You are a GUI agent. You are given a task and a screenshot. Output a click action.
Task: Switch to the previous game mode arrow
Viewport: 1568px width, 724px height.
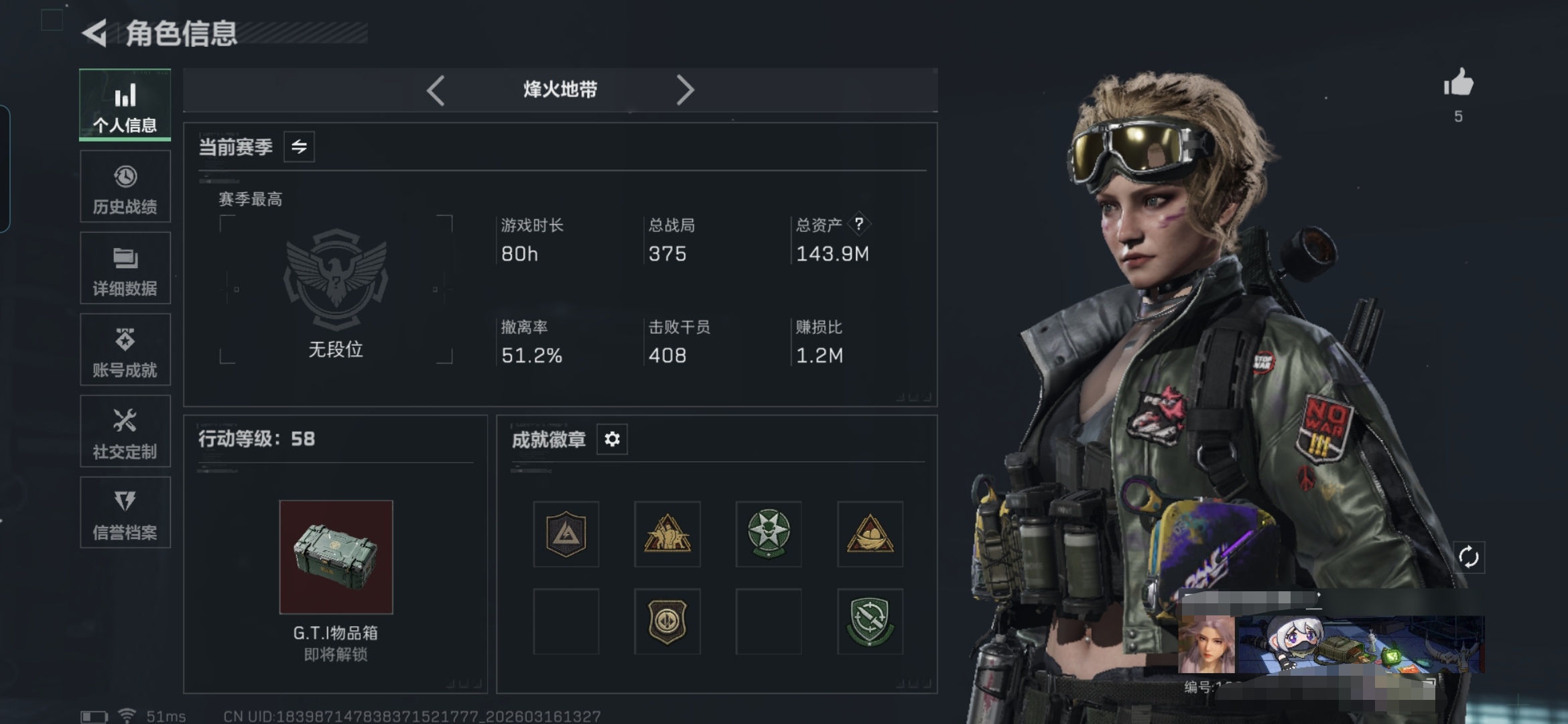point(436,90)
